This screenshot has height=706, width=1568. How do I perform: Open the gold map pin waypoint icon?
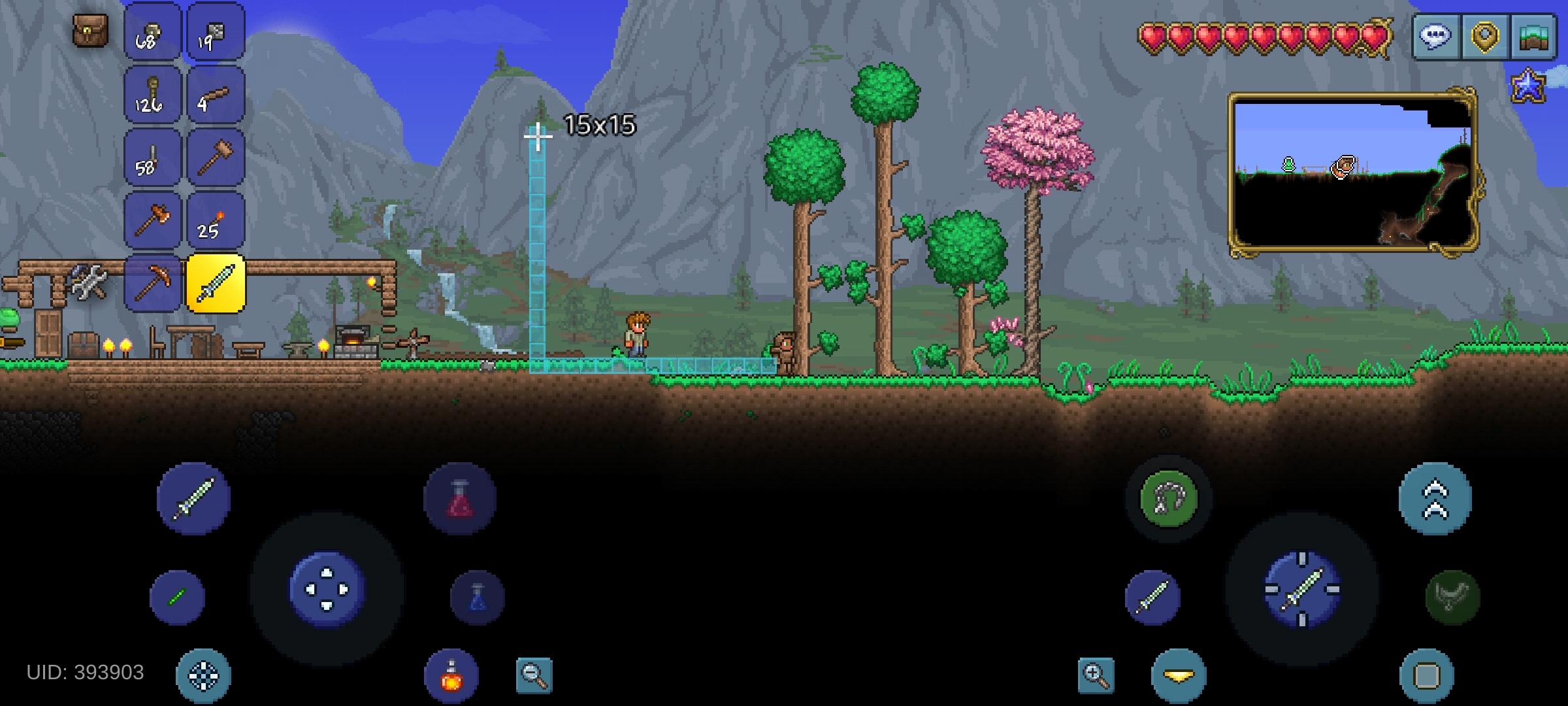tap(1485, 37)
